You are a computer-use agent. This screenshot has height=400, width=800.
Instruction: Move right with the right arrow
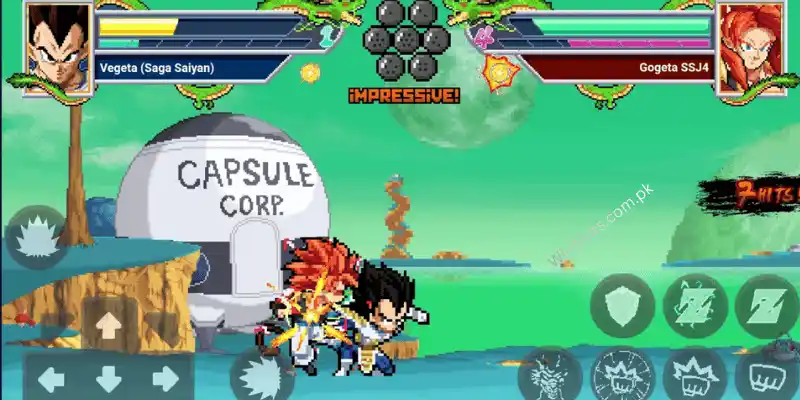pyautogui.click(x=166, y=379)
